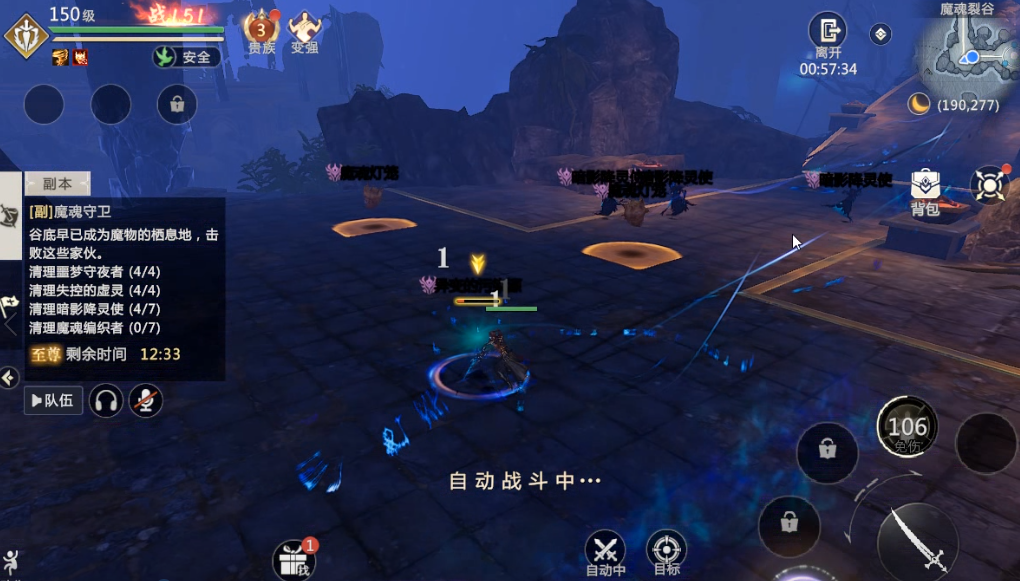Image resolution: width=1020 pixels, height=581 pixels.
Task: Activate the 免伤 damage immunity skill
Action: [907, 428]
